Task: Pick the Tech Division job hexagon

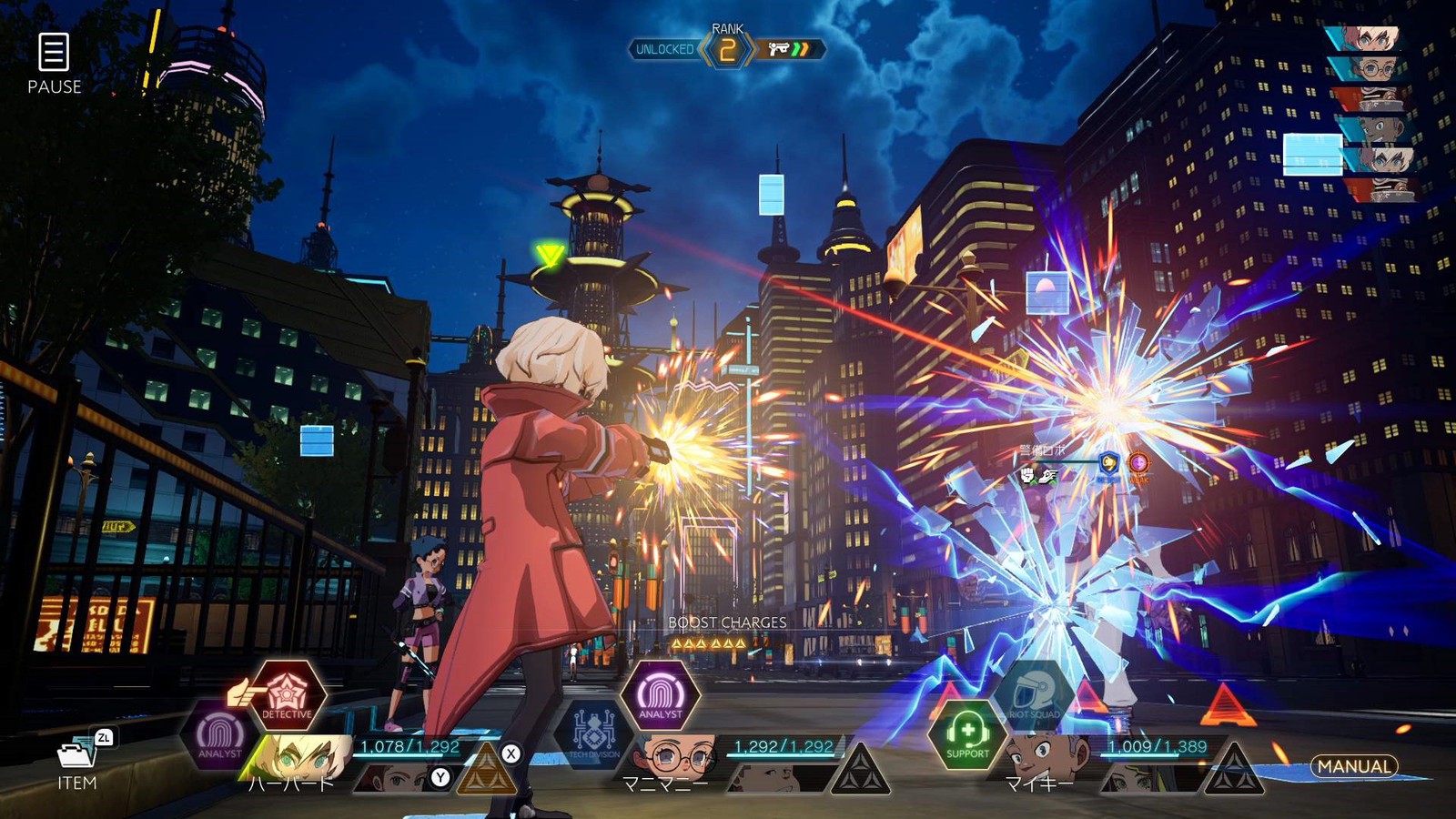Action: tap(593, 733)
